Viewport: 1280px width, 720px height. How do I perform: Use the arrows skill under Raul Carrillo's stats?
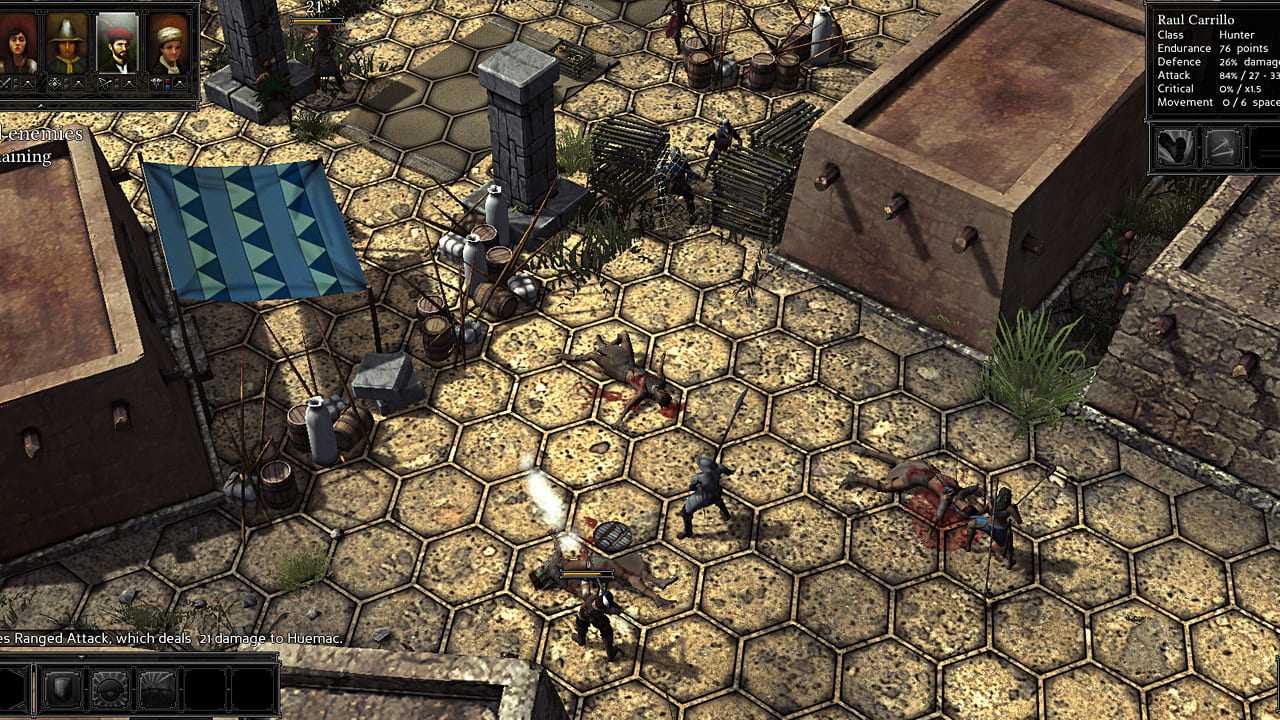[x=1222, y=148]
